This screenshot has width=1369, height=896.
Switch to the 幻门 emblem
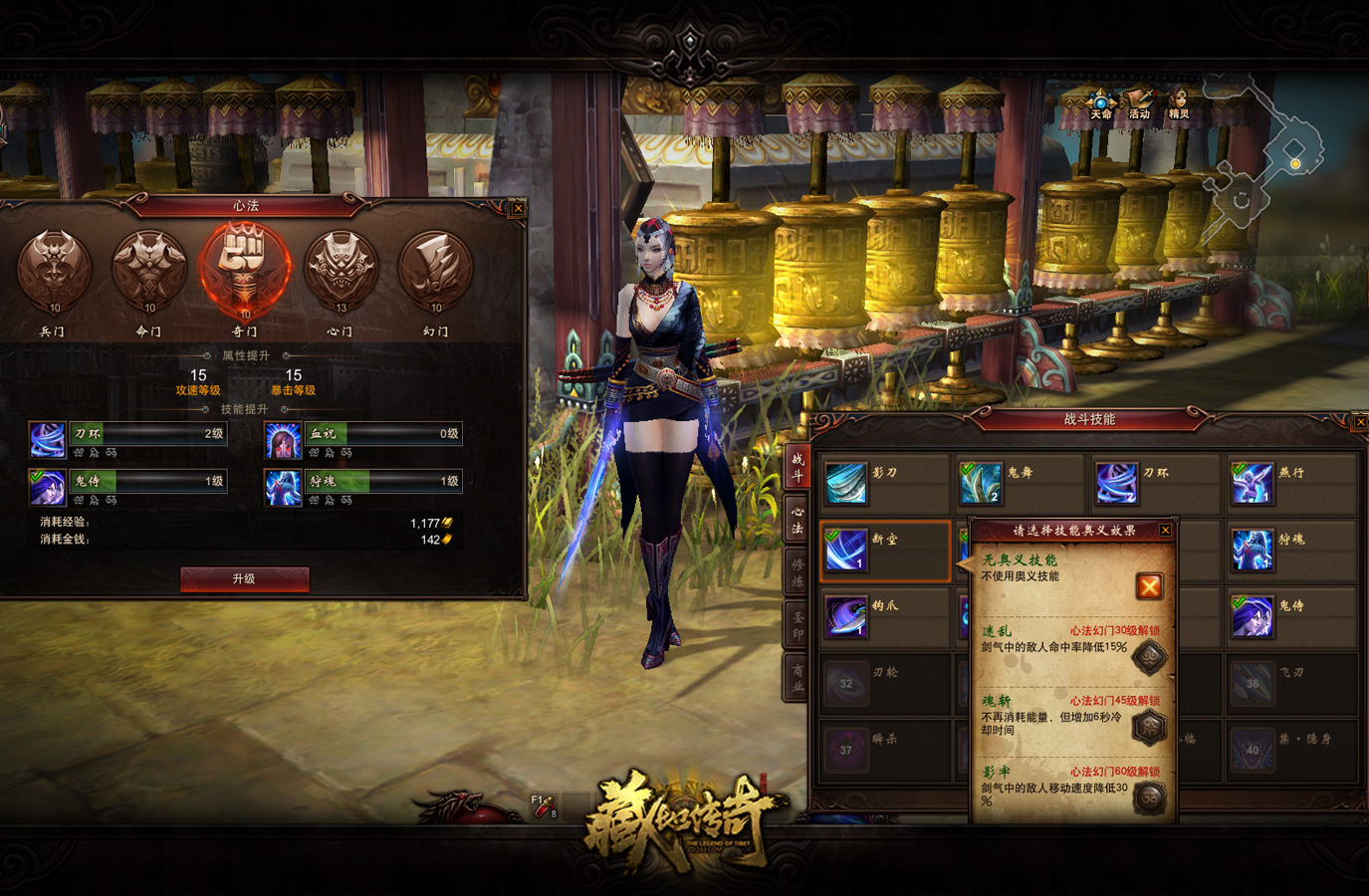(x=435, y=269)
